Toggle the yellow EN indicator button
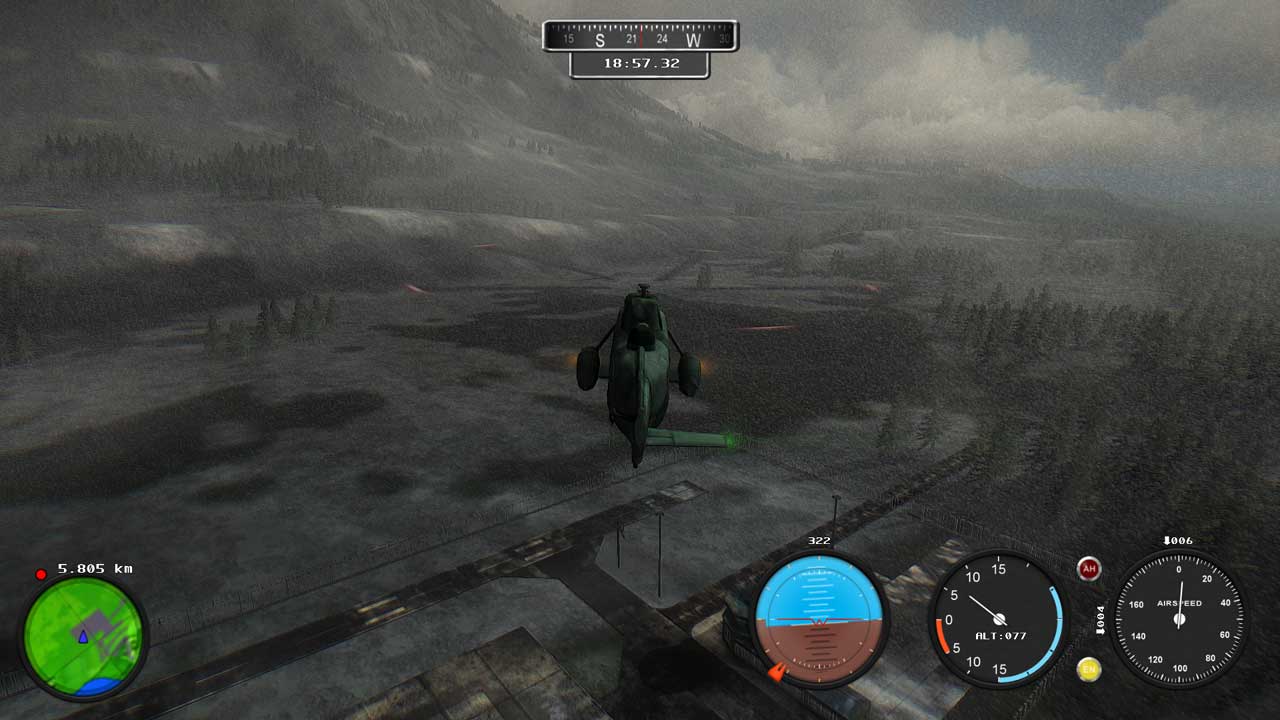 click(x=1089, y=669)
